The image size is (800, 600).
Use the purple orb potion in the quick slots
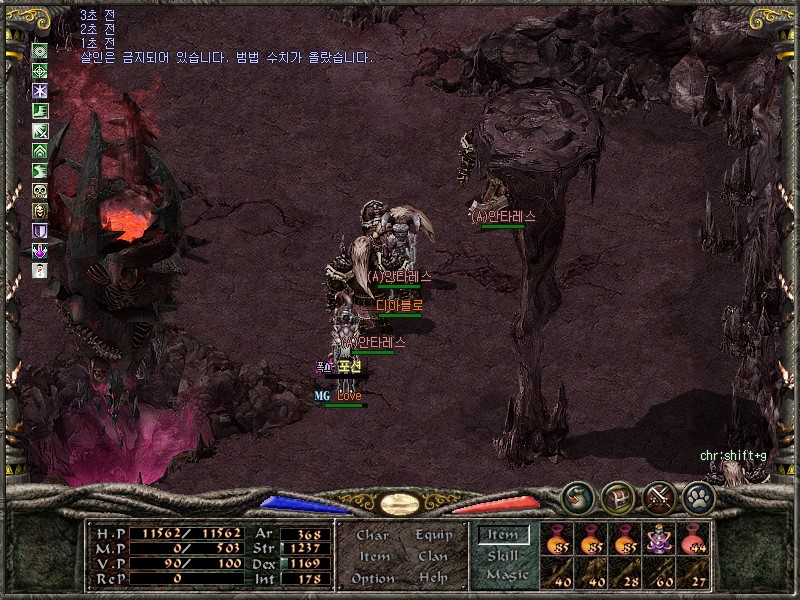coord(660,541)
